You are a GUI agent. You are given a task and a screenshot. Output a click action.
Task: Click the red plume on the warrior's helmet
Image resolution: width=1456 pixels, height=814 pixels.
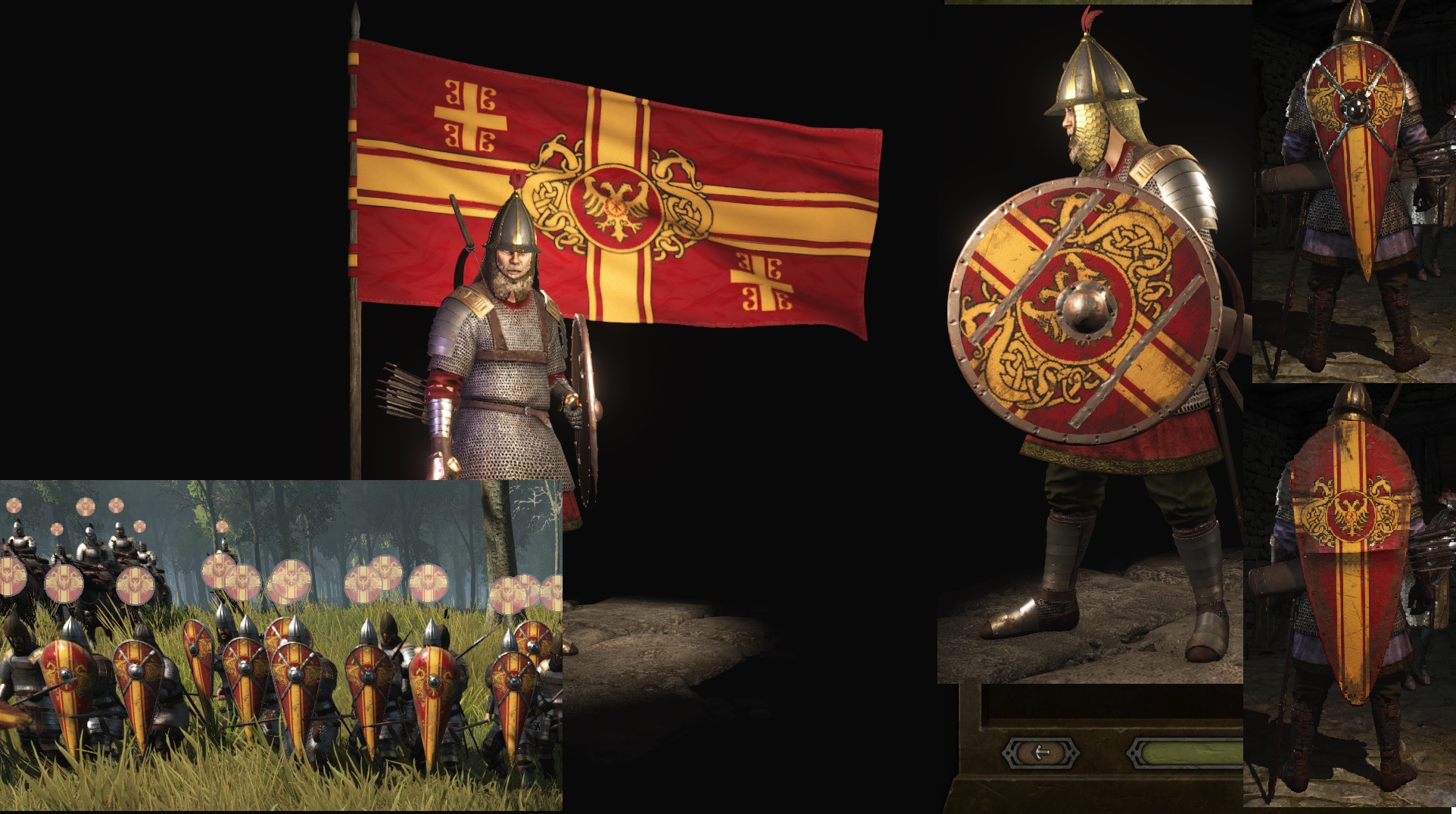(x=1091, y=19)
